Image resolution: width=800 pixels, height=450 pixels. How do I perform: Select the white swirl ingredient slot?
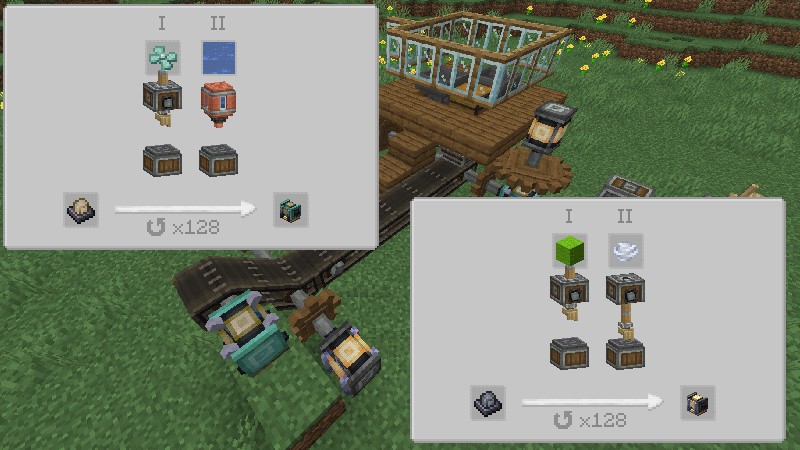625,252
